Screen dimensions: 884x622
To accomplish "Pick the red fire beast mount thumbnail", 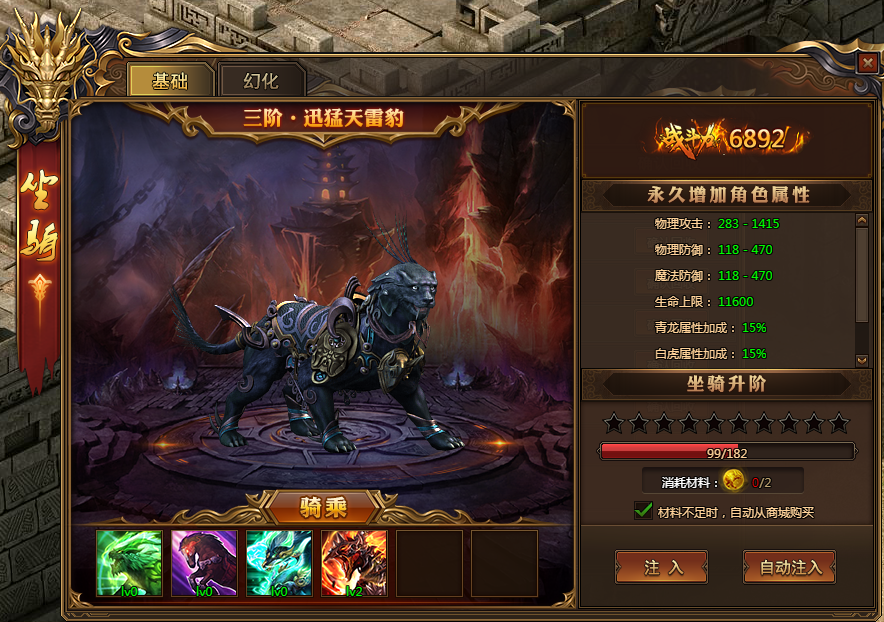I will 354,563.
